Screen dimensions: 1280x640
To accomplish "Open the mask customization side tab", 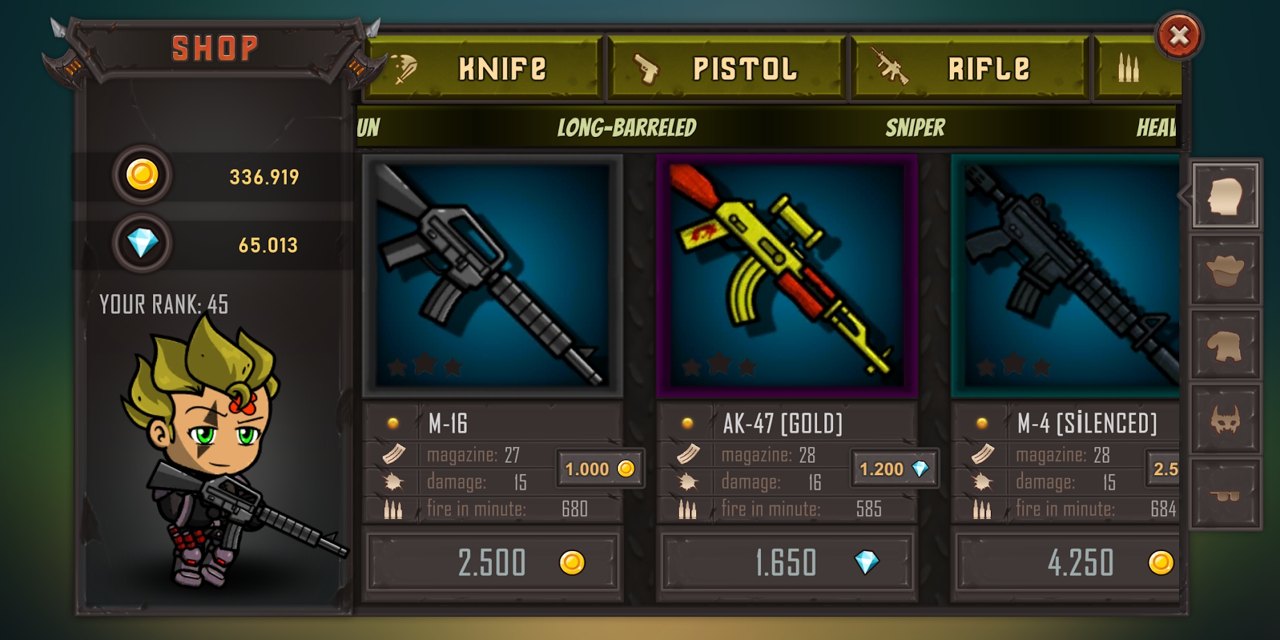I will tap(1225, 420).
